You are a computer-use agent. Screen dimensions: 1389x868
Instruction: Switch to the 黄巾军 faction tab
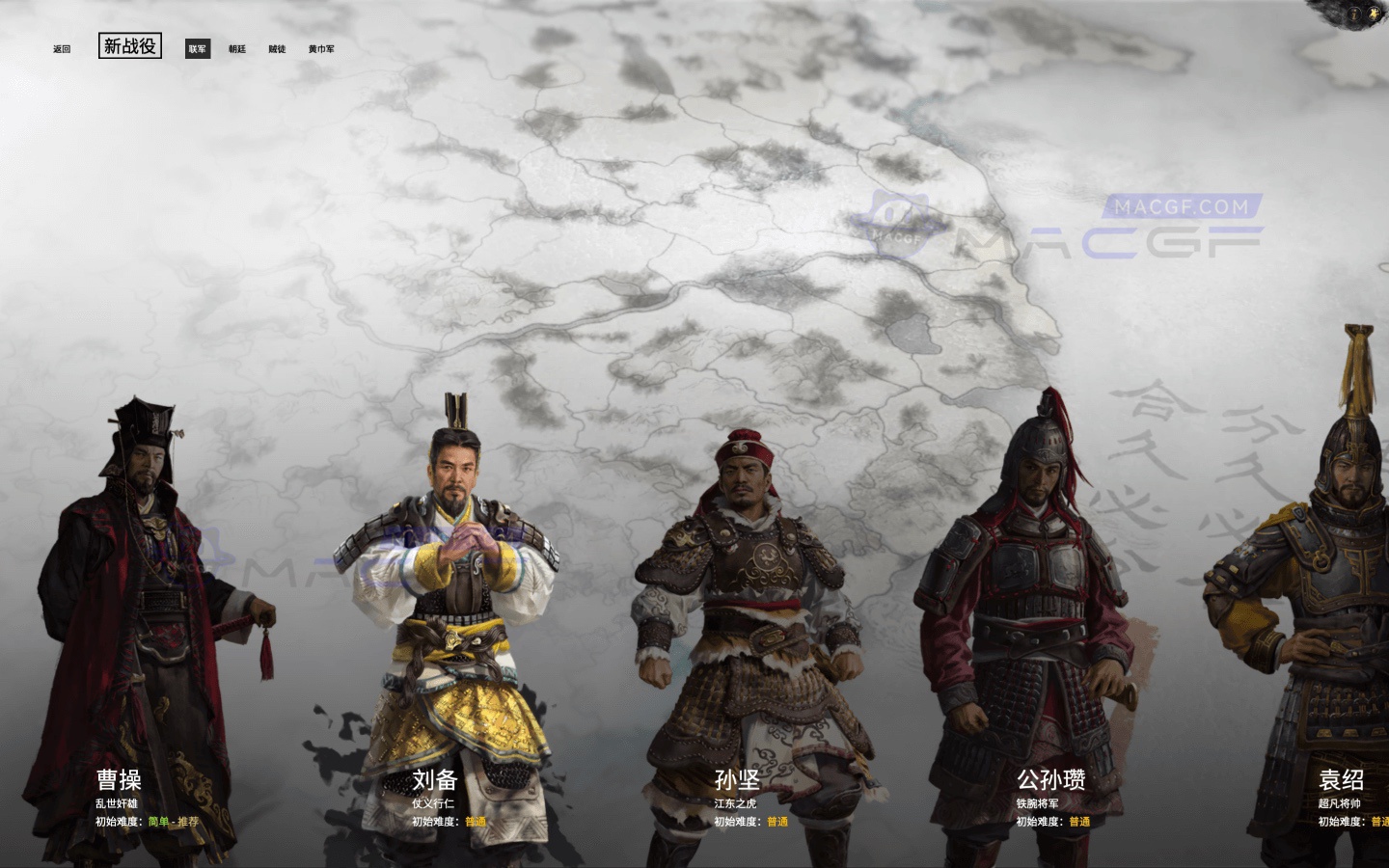click(320, 48)
